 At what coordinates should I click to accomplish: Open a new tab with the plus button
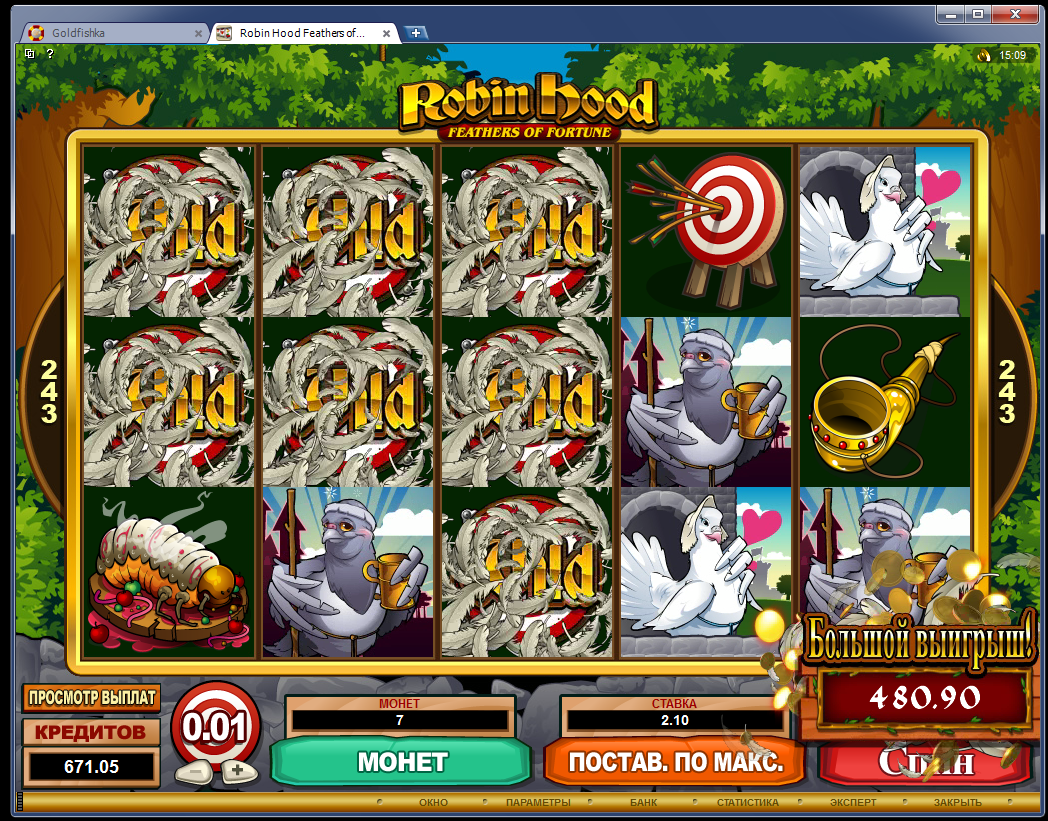click(416, 33)
